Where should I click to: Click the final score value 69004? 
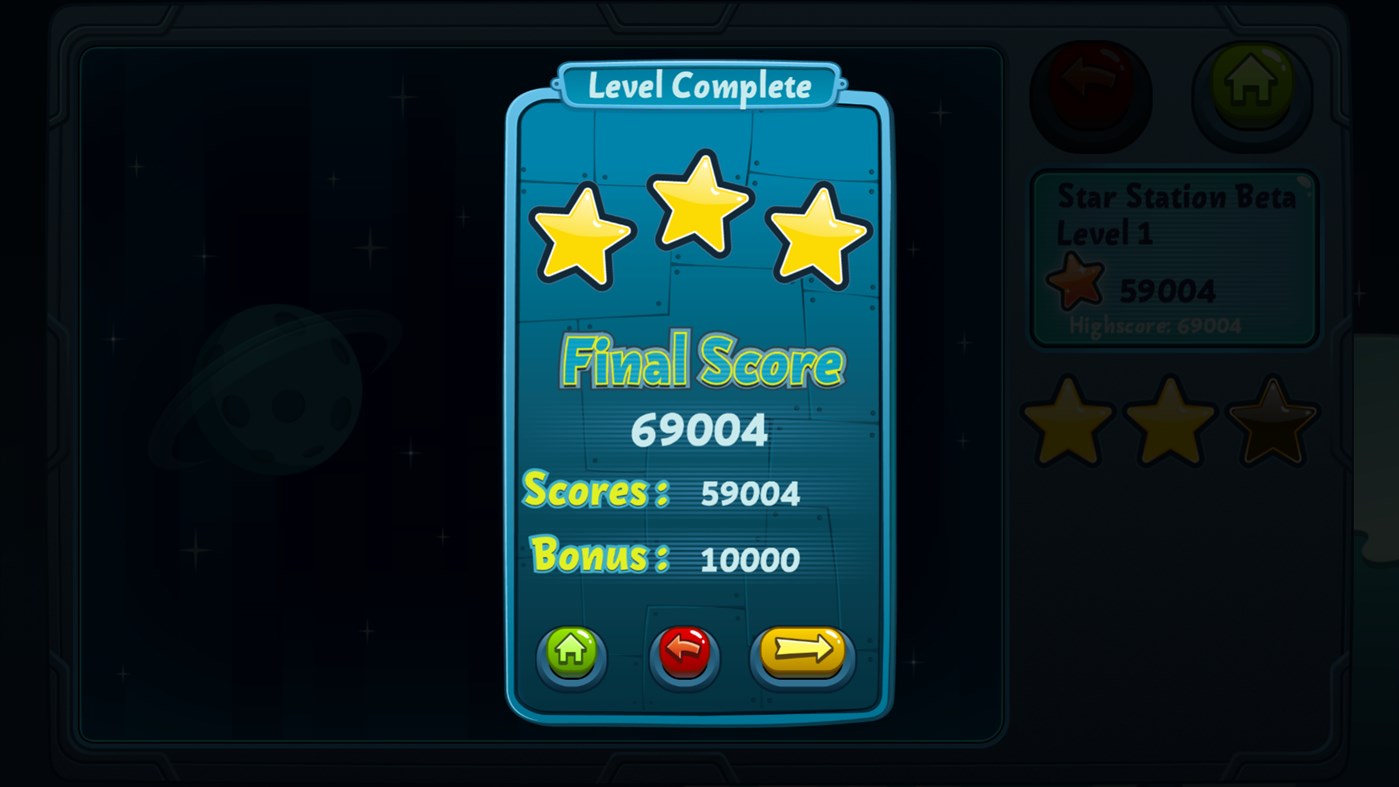(x=699, y=430)
